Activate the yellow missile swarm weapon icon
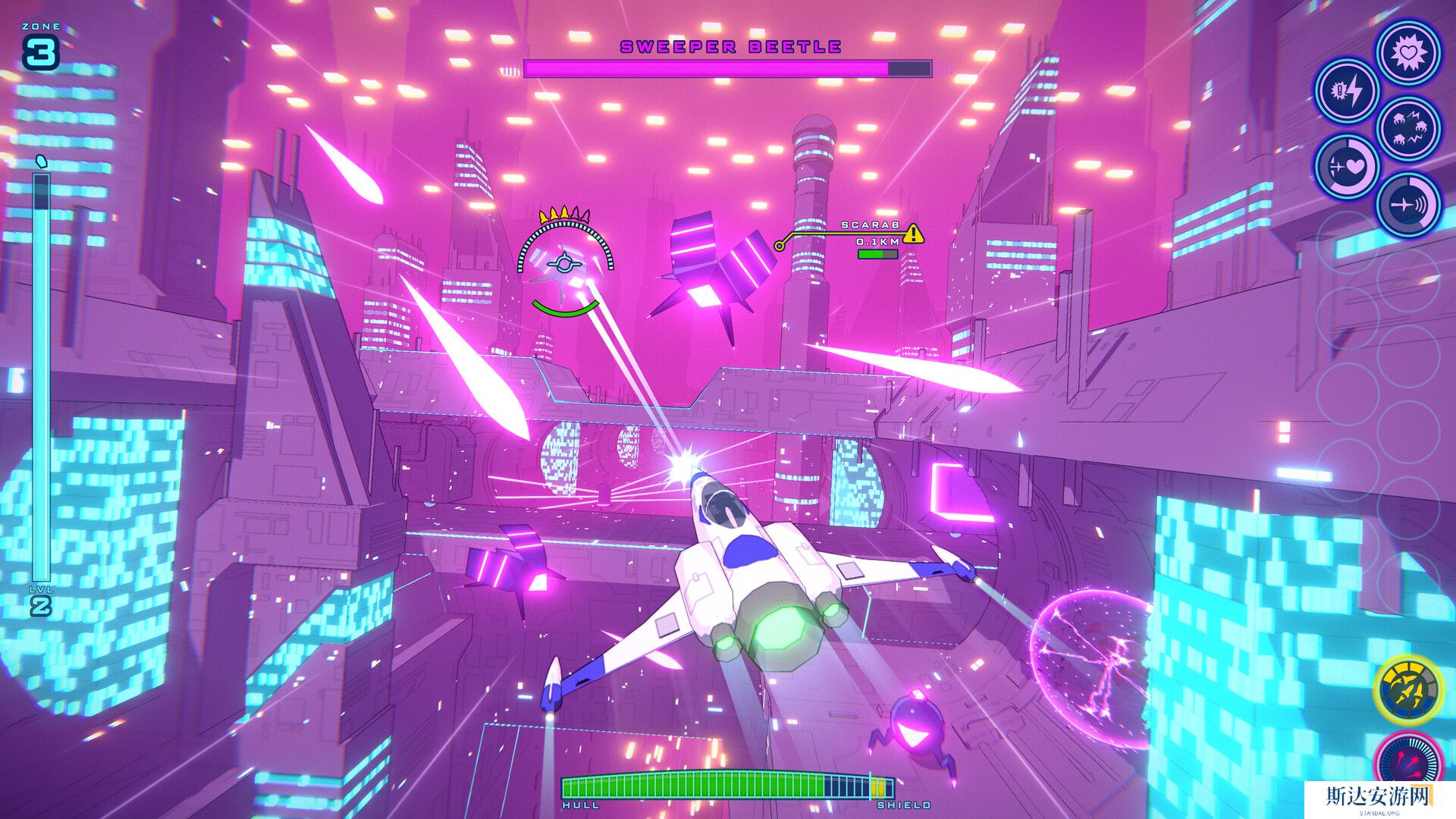 1409,690
